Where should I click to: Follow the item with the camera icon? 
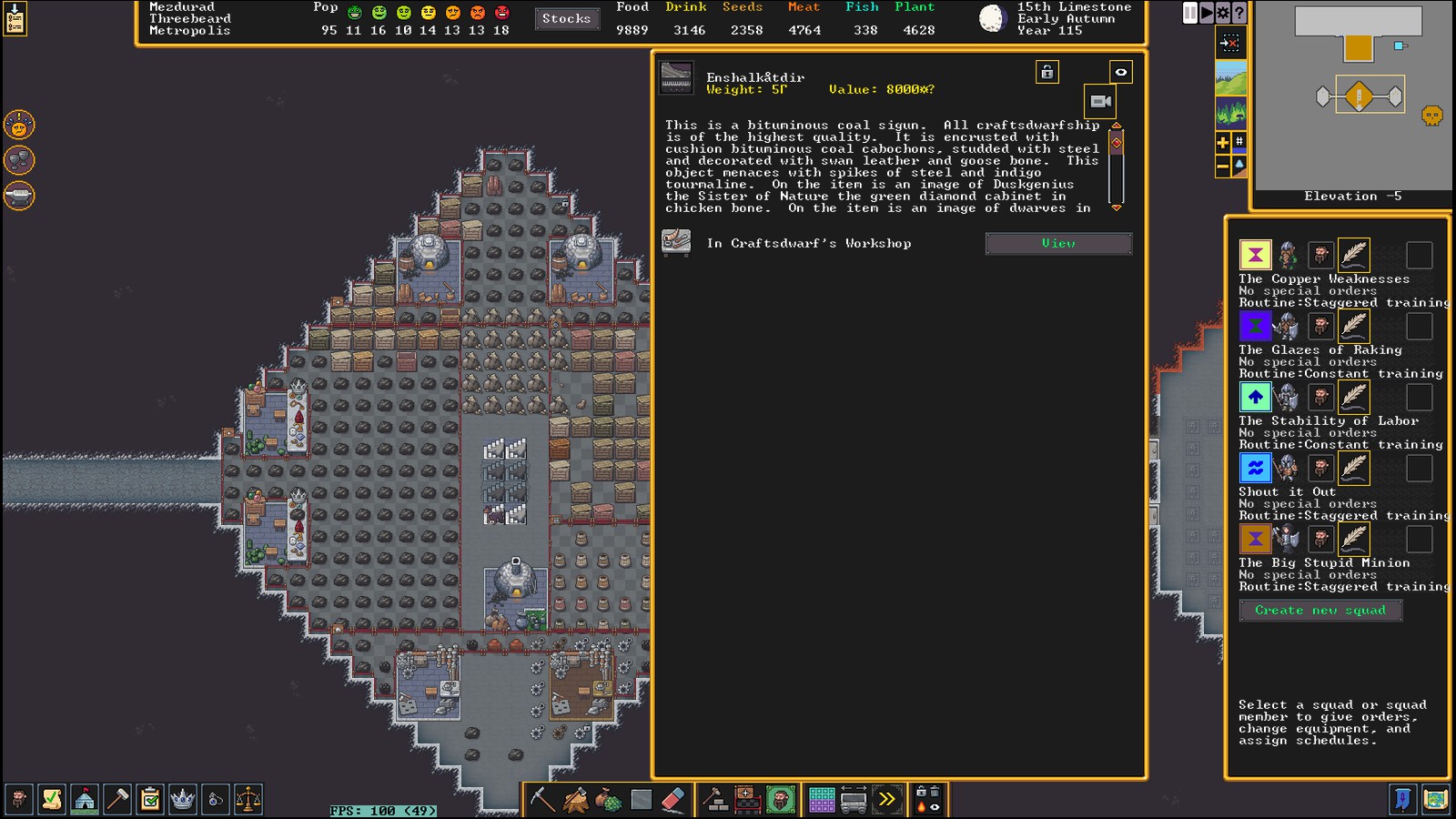click(x=1100, y=101)
